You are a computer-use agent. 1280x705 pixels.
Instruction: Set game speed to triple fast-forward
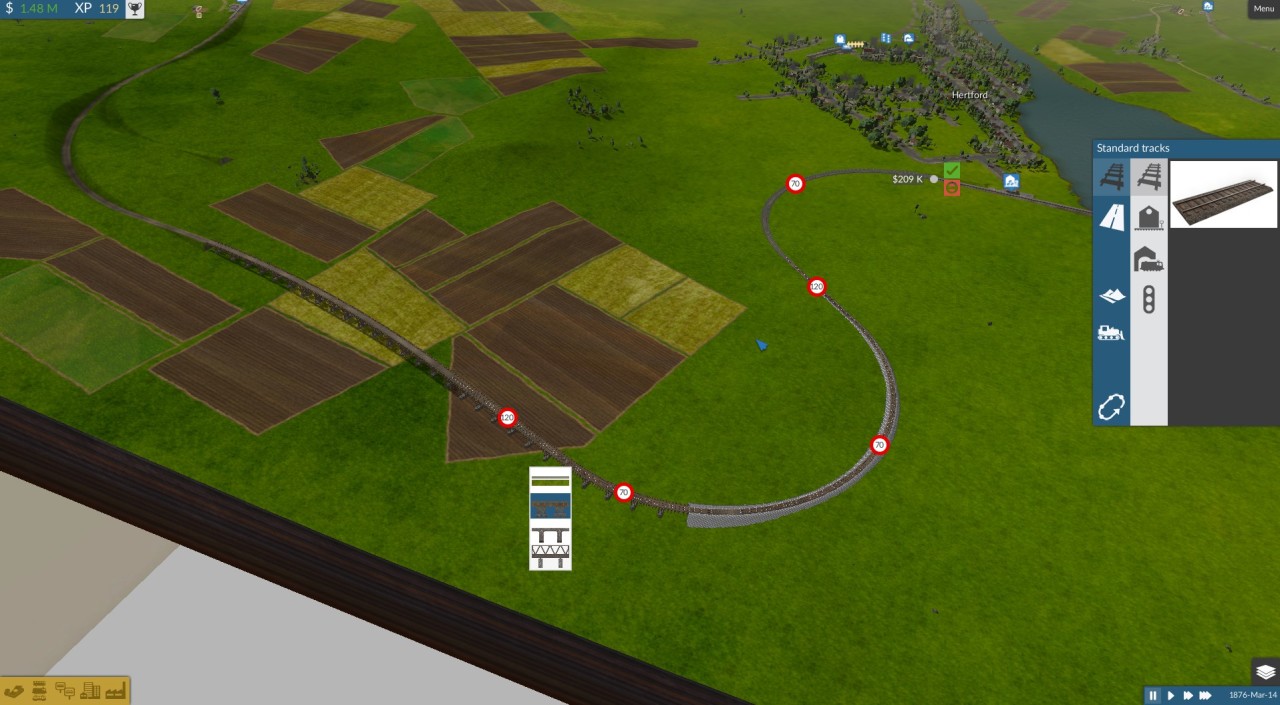coord(1206,695)
